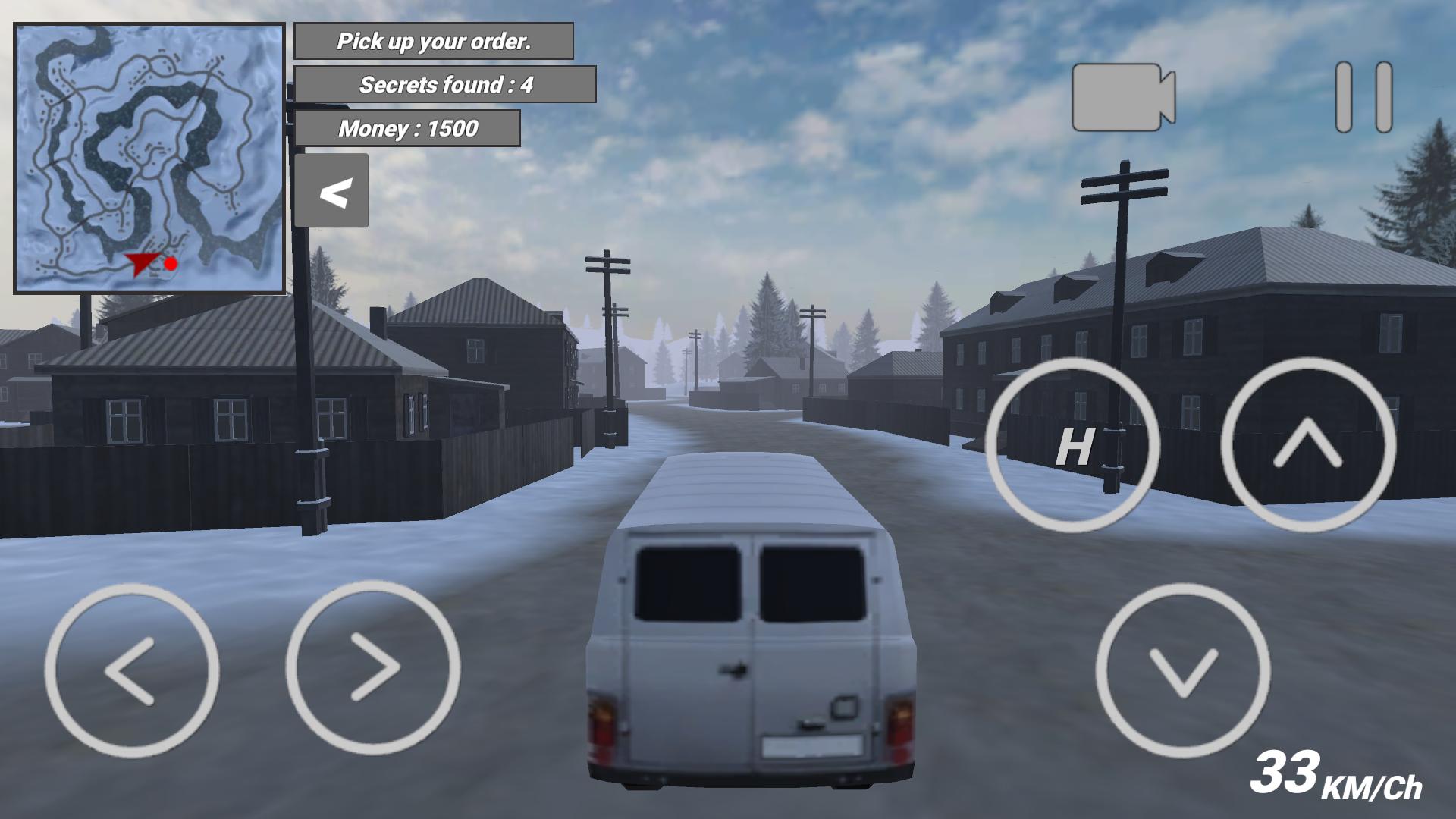Open the minimap in the corner
This screenshot has height=819, width=1456.
148,155
